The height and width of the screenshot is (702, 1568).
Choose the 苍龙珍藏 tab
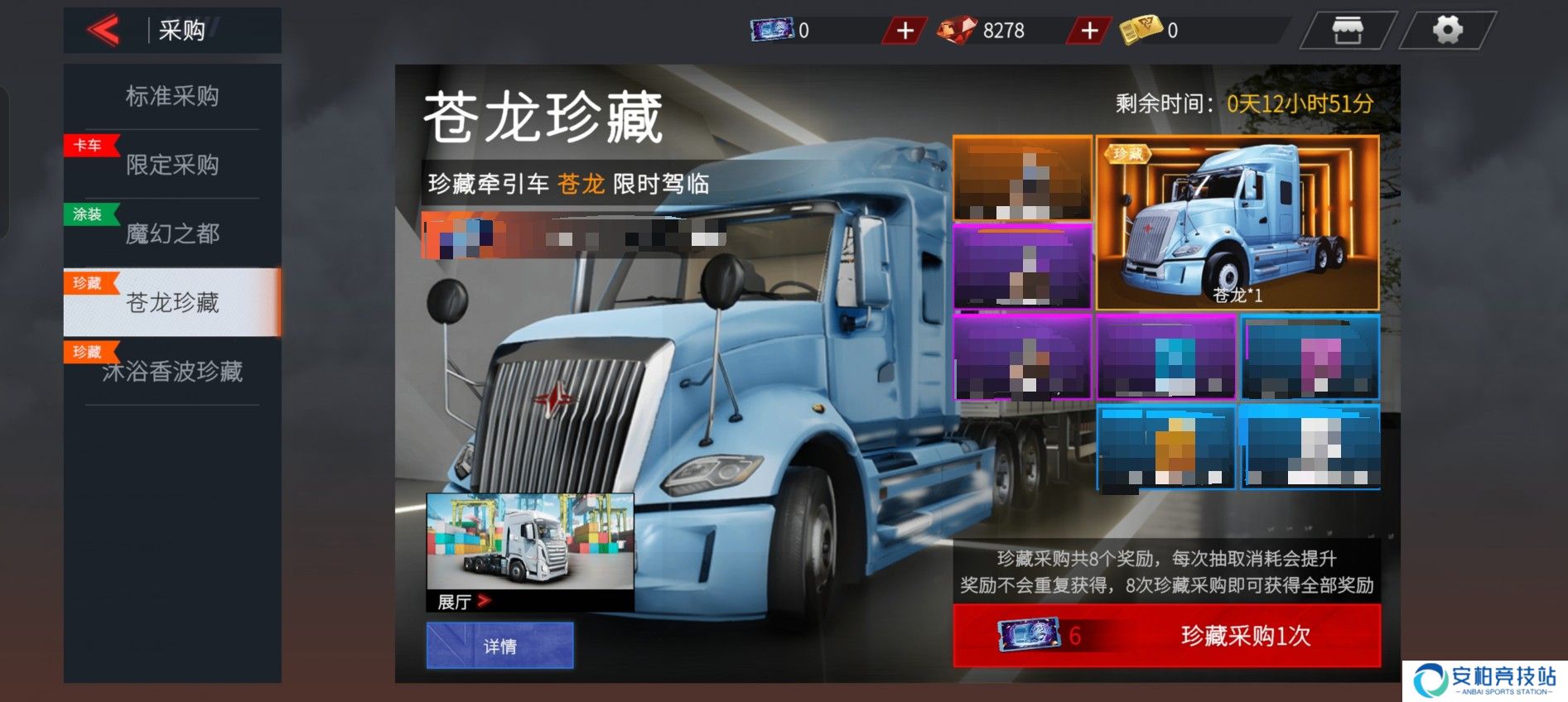(x=172, y=302)
